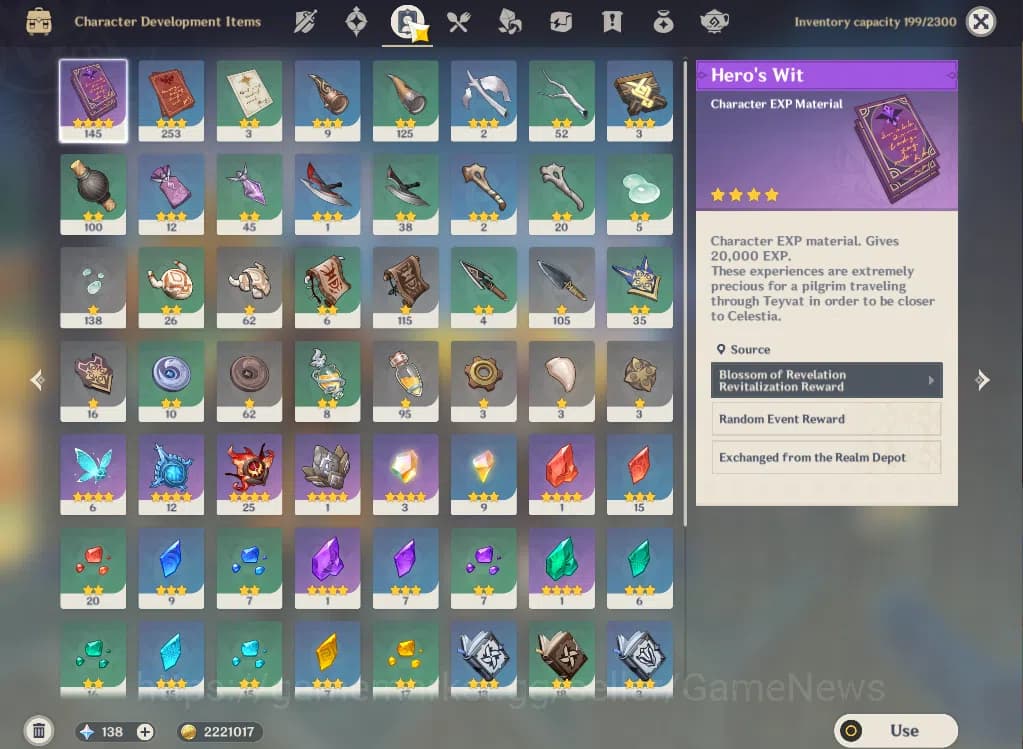This screenshot has width=1023, height=749.
Task: Go to the next item with right arrow
Action: click(983, 380)
